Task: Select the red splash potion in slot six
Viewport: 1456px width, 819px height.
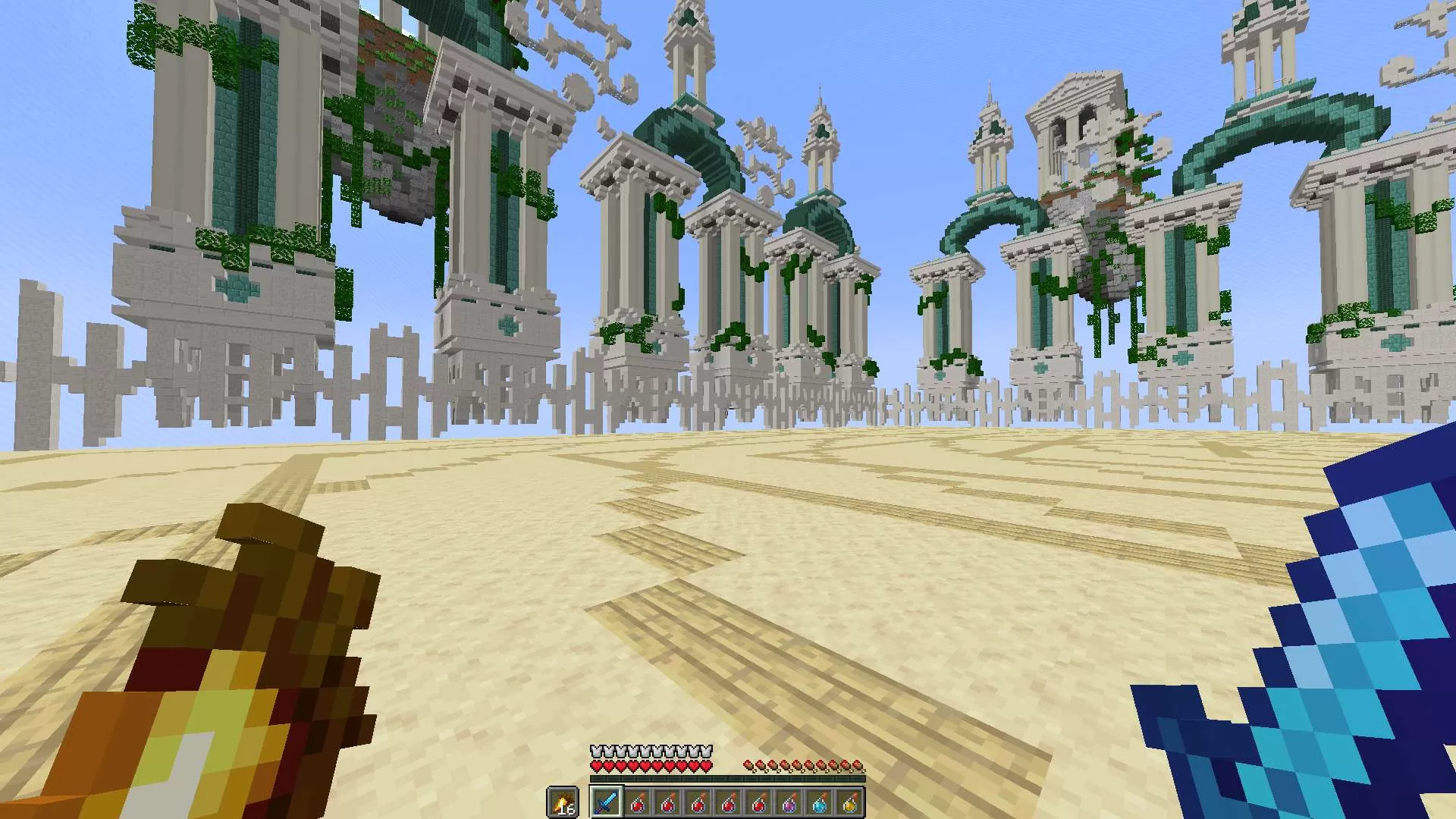Action: point(758,802)
